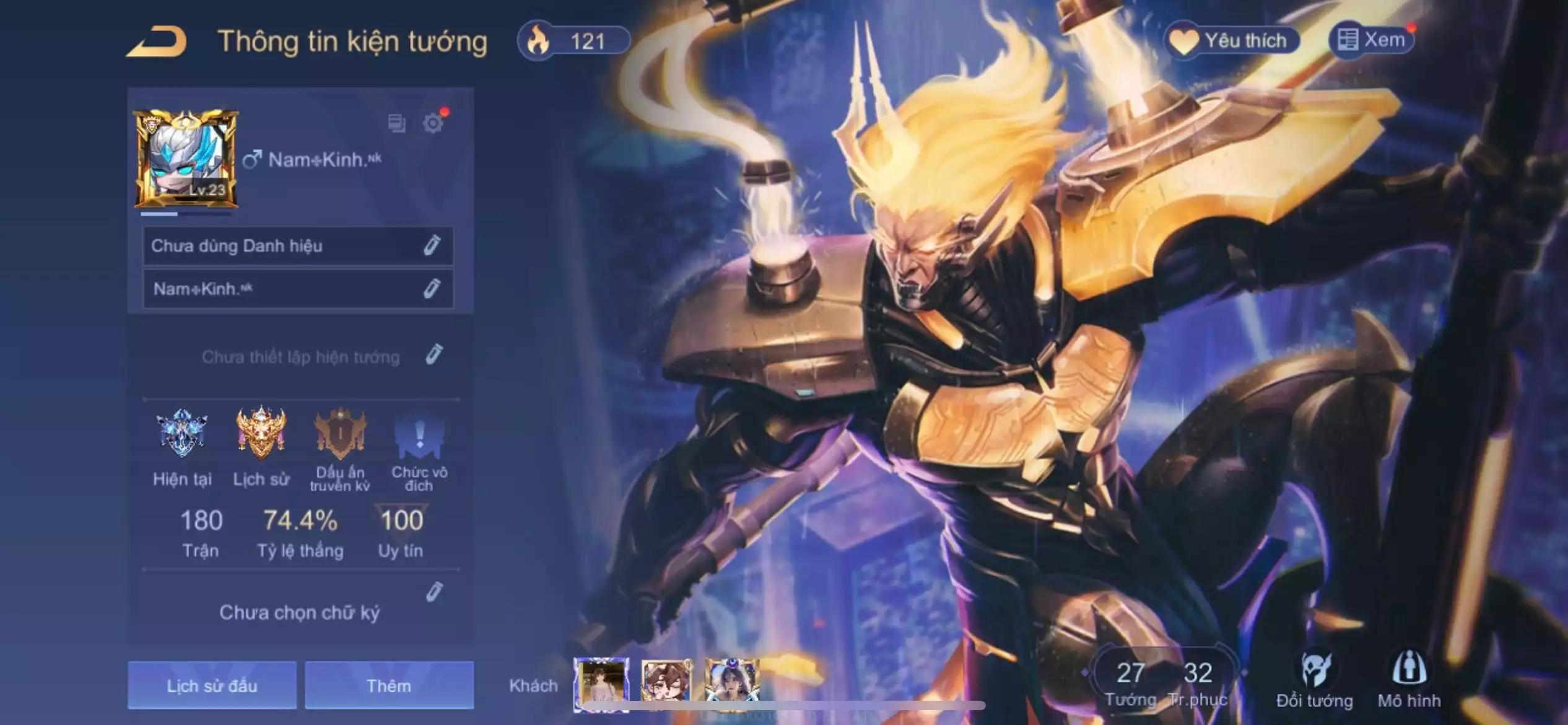The width and height of the screenshot is (1568, 725).
Task: Select the first Khách visitor avatar
Action: coord(601,682)
